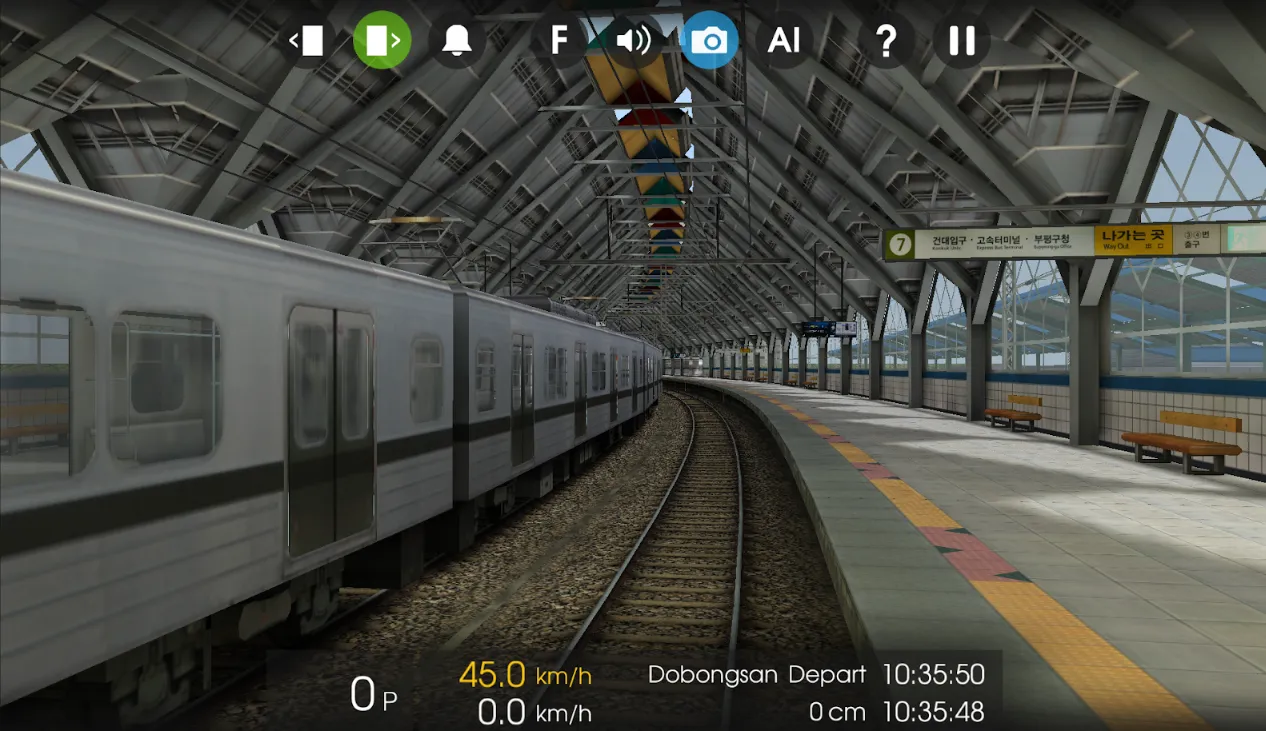
Task: Tap the F button
Action: (559, 40)
